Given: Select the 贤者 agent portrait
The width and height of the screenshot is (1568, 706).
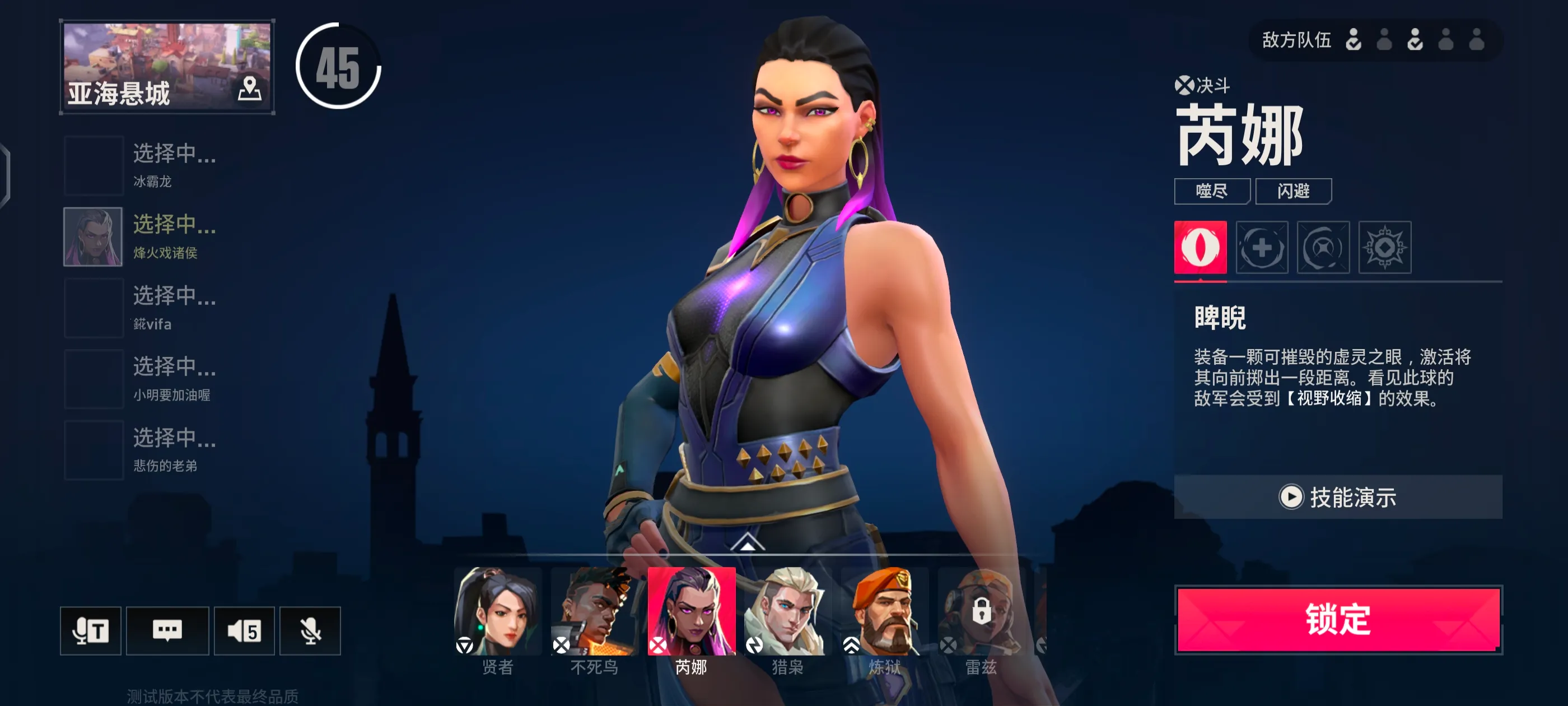Looking at the screenshot, I should (497, 611).
